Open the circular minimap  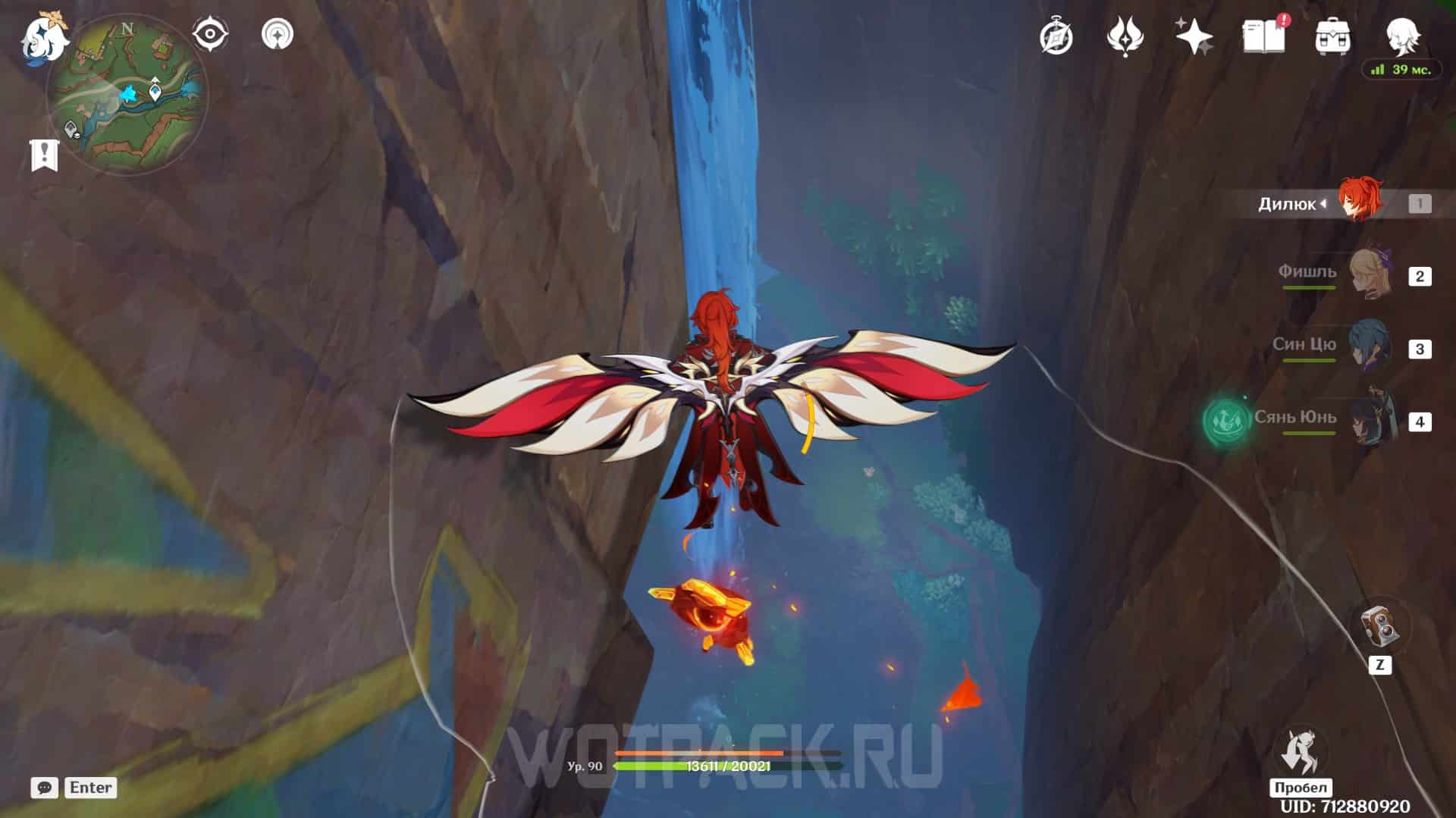point(127,95)
